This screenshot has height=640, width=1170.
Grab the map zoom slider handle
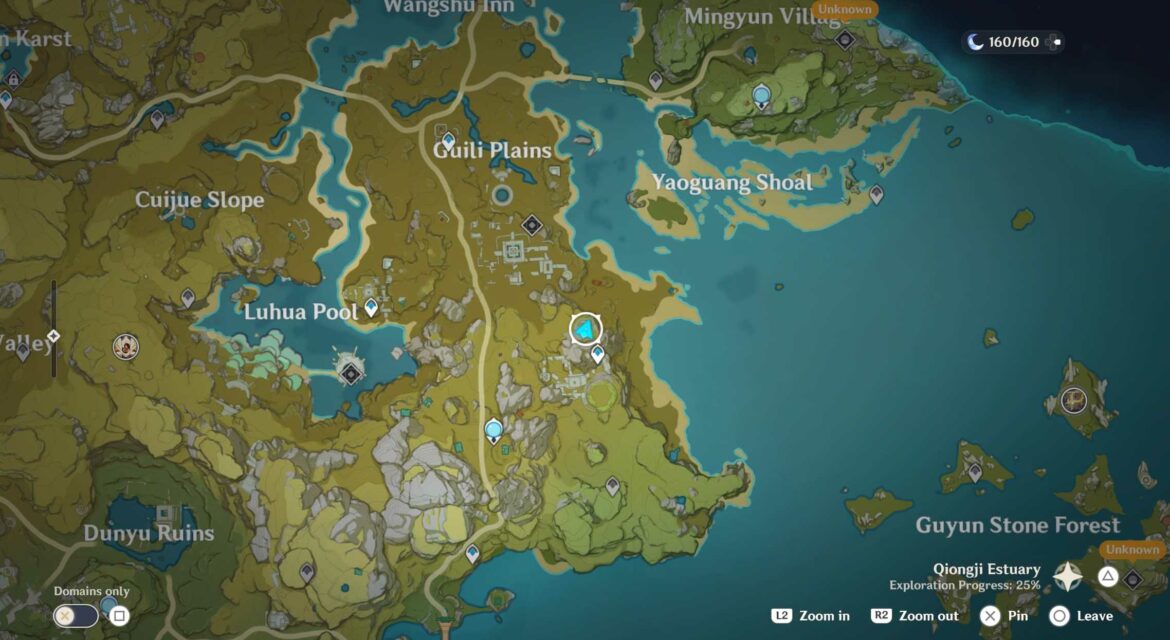[54, 336]
